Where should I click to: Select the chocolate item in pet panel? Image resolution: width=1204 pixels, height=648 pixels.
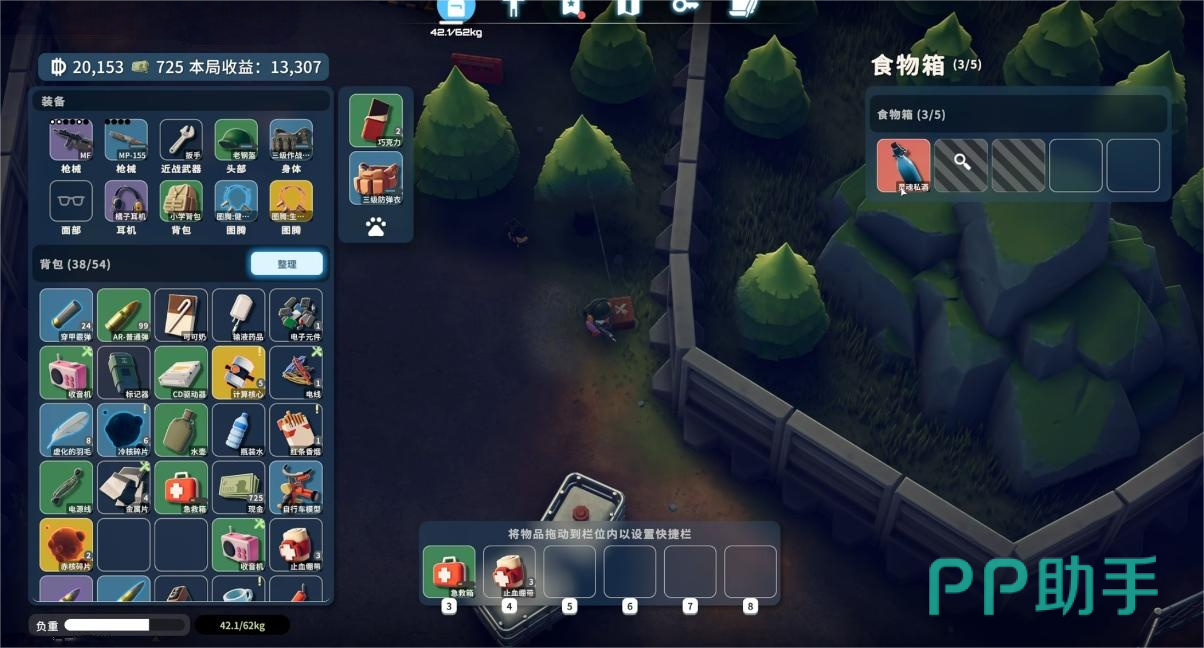pos(376,120)
